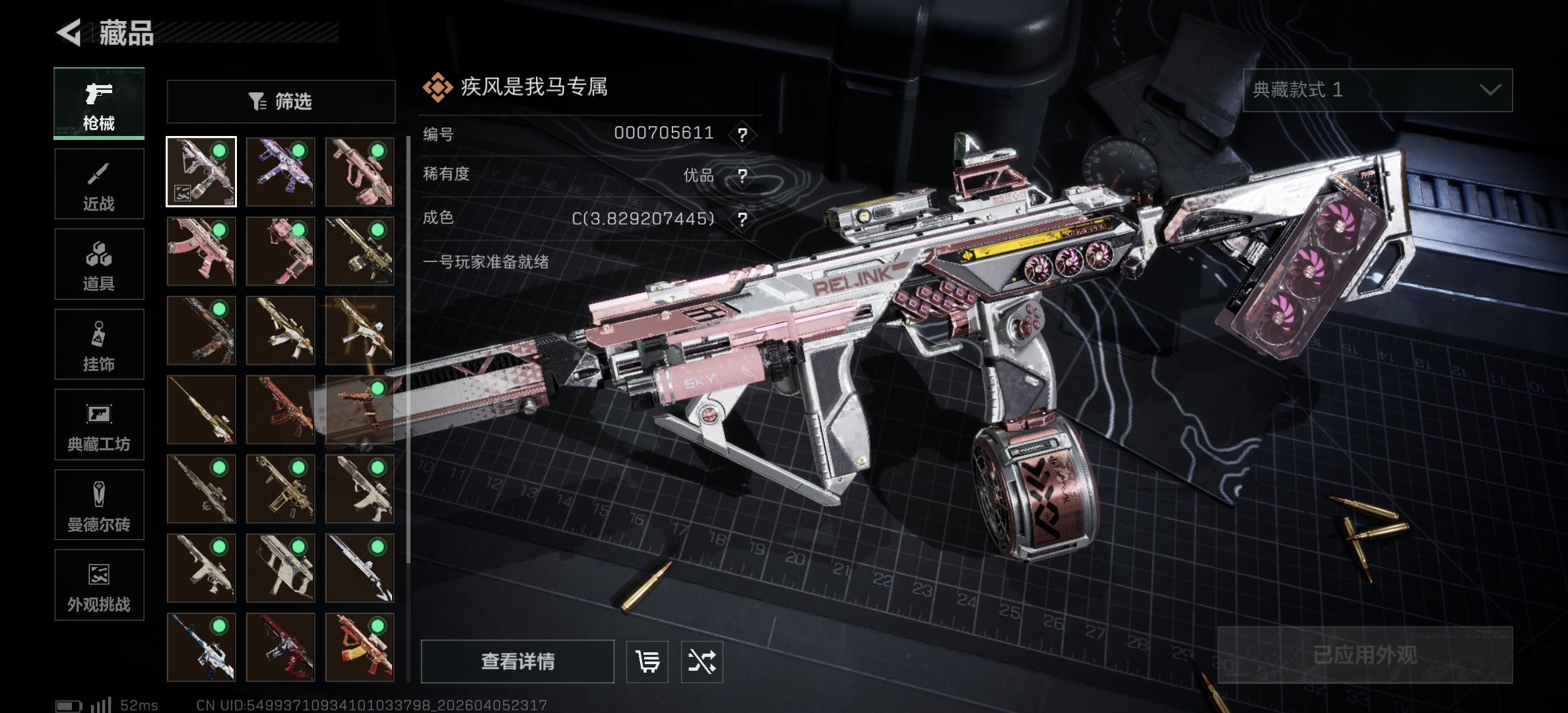Expand the 典藏款式 1 dropdown

coord(1377,90)
